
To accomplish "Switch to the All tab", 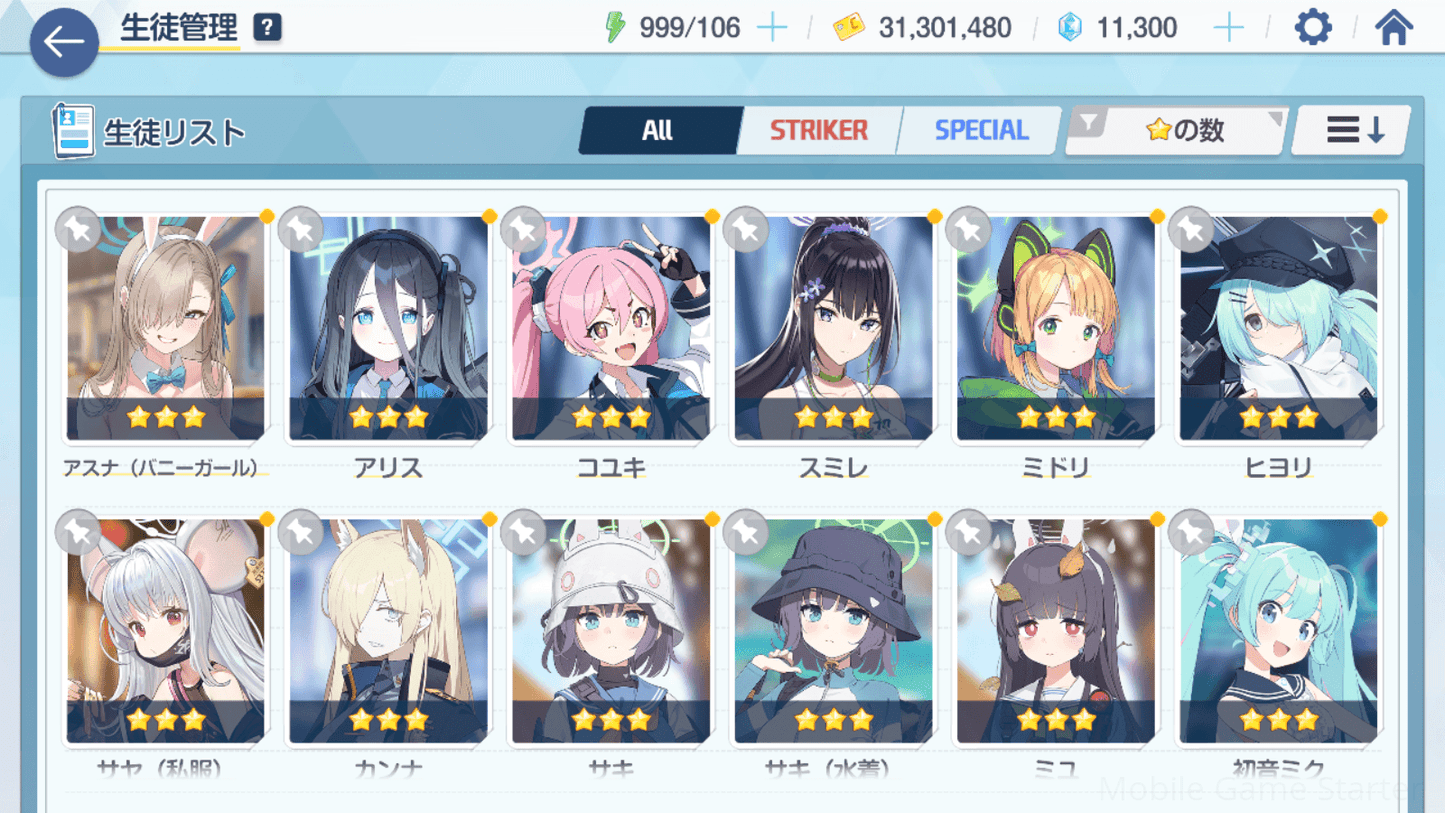I will 658,131.
